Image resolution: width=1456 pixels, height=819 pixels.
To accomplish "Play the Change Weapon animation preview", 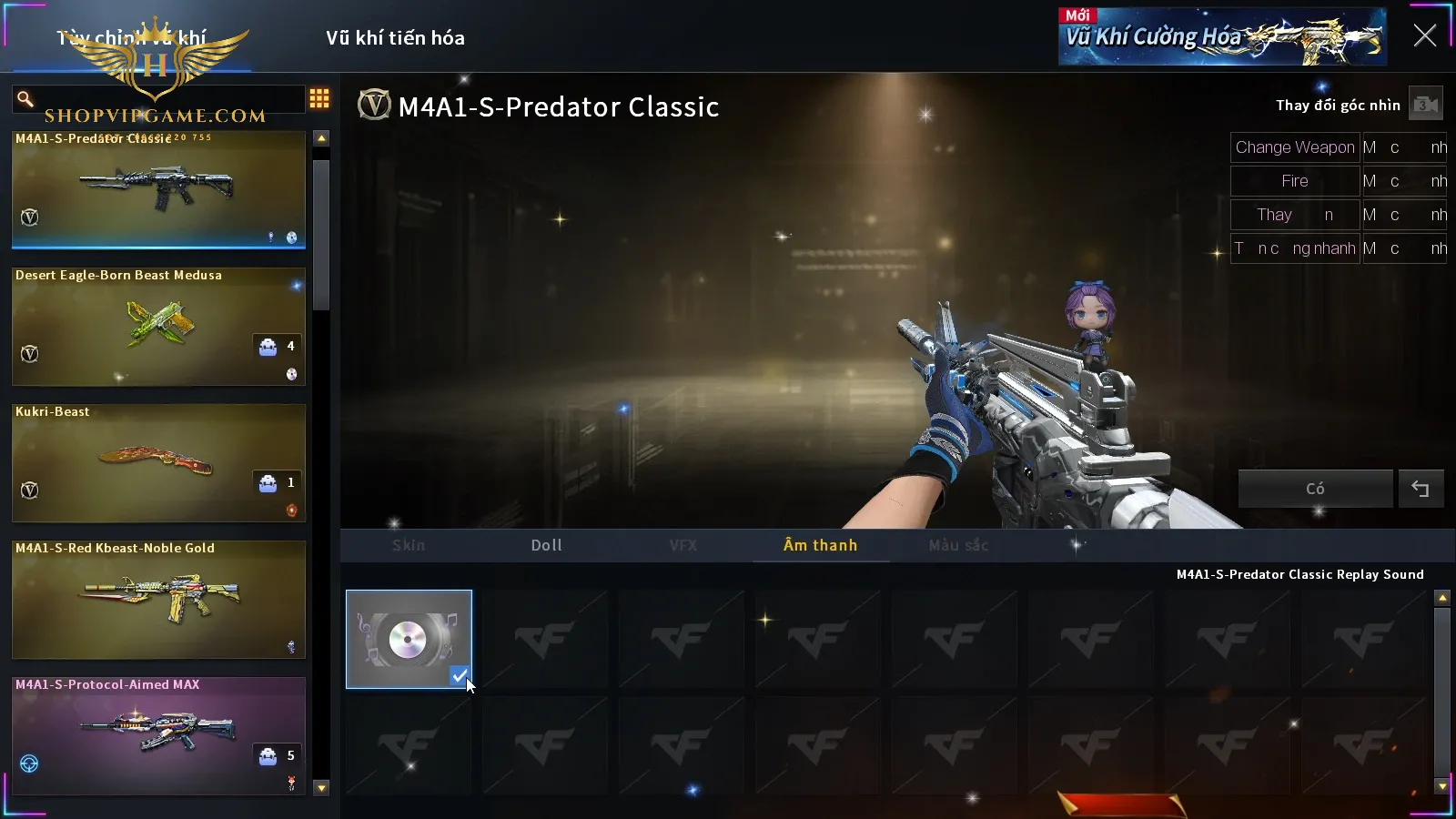I will (x=1294, y=147).
